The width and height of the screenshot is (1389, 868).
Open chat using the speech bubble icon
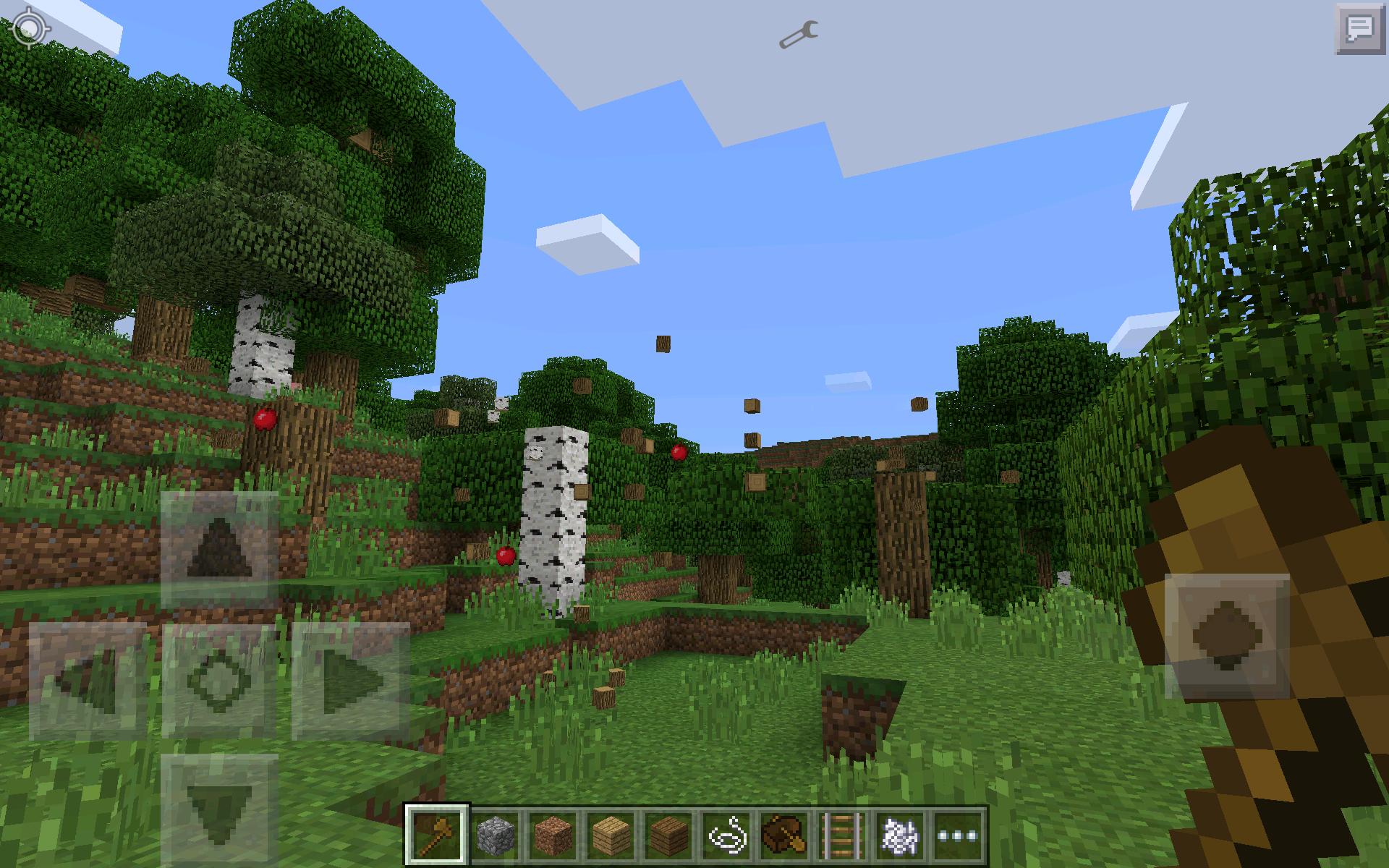[x=1359, y=29]
